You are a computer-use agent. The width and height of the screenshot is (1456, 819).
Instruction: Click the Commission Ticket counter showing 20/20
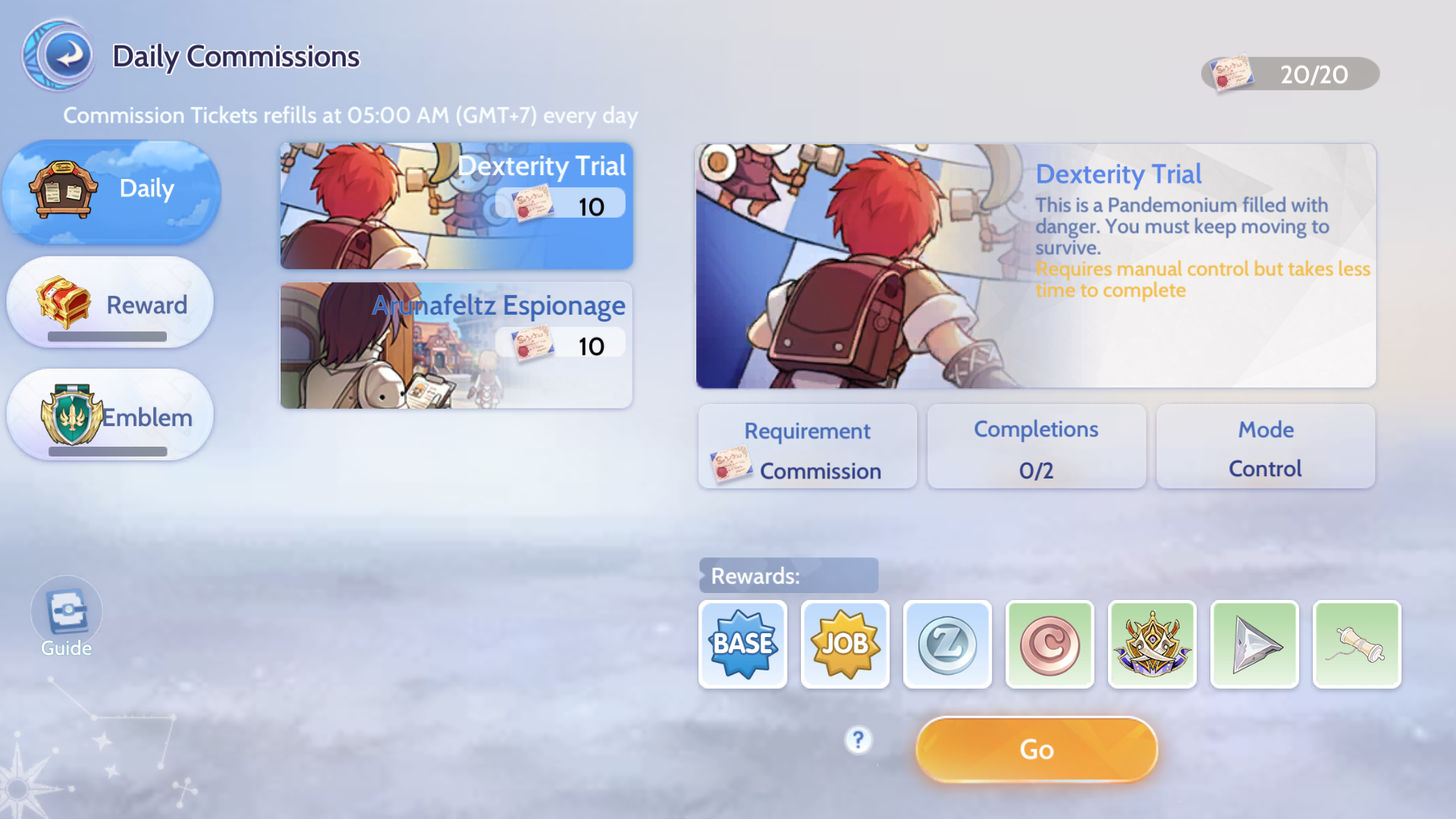click(1289, 74)
